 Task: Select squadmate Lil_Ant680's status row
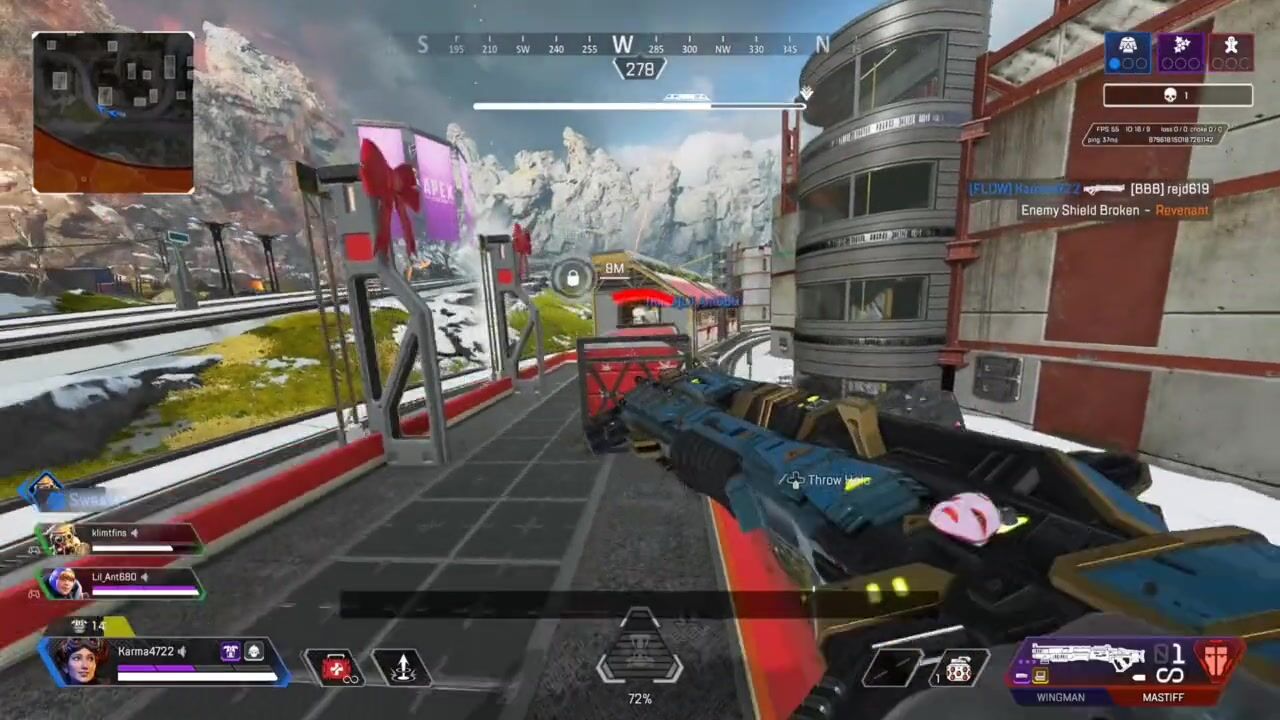coord(118,582)
